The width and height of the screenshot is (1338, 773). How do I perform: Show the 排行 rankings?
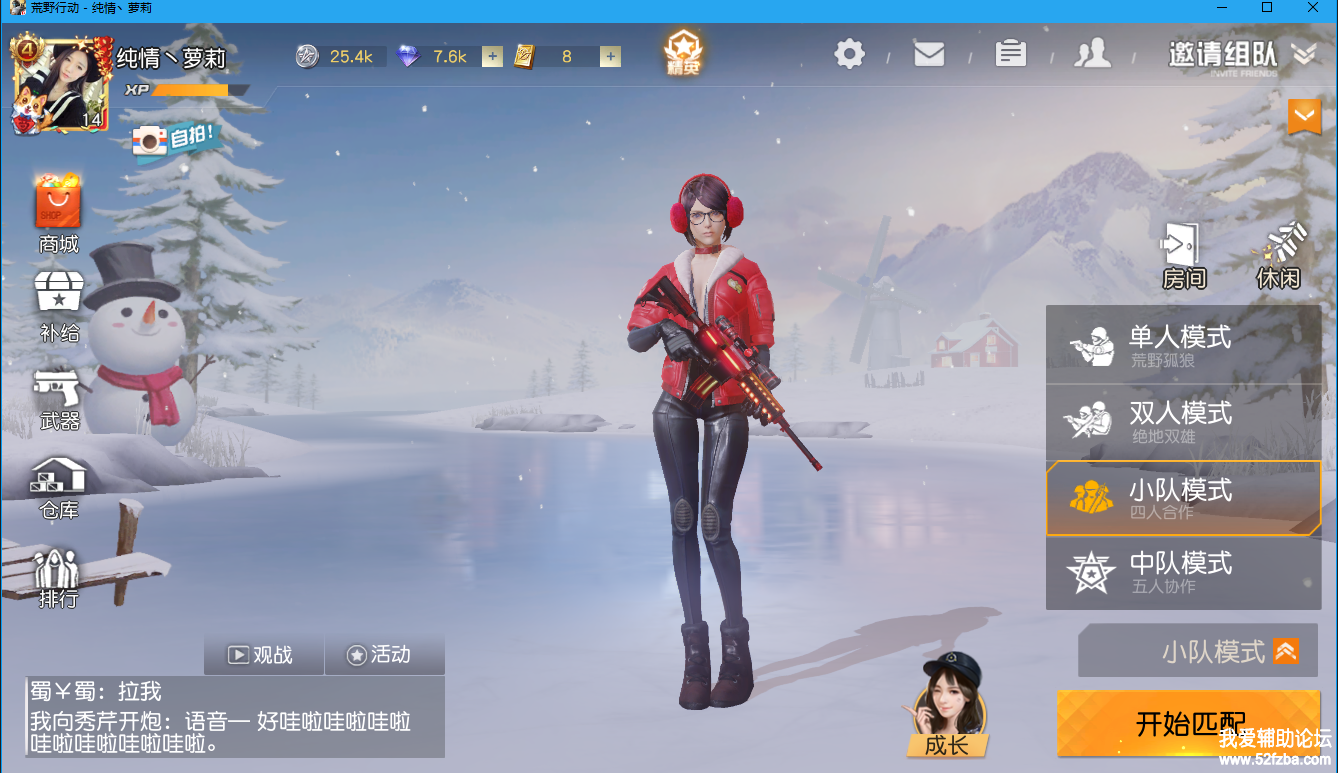58,578
